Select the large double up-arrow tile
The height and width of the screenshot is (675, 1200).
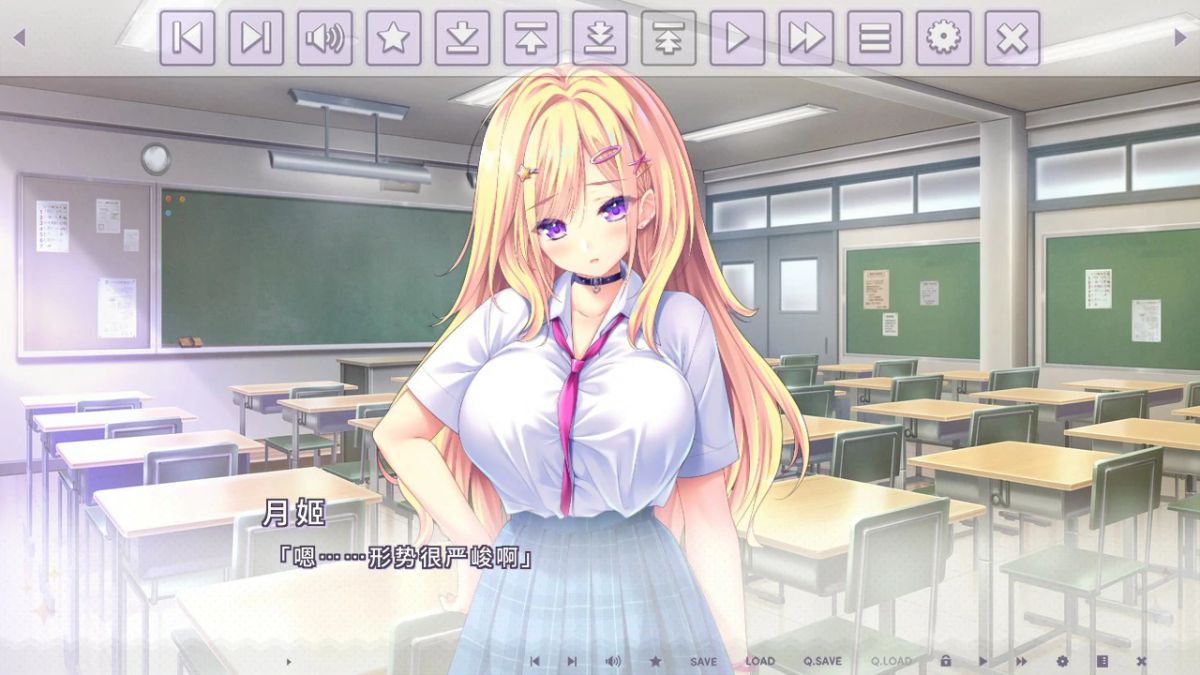[668, 38]
